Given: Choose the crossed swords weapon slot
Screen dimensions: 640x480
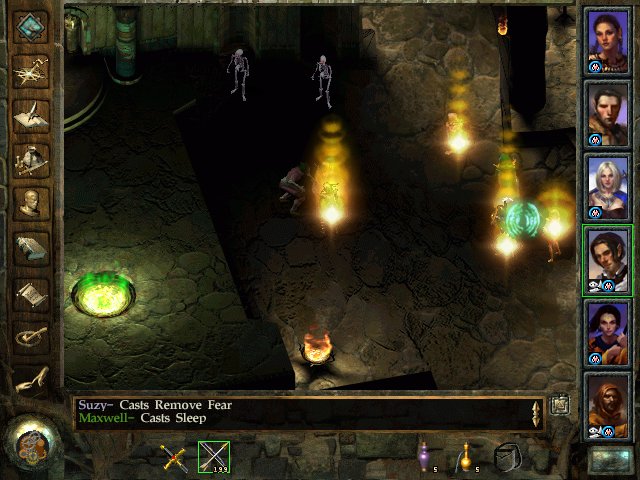Looking at the screenshot, I should tap(176, 458).
